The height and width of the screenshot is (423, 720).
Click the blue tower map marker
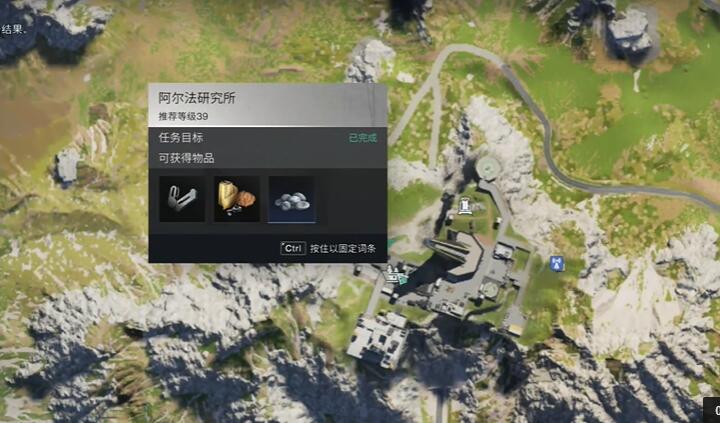tap(556, 264)
